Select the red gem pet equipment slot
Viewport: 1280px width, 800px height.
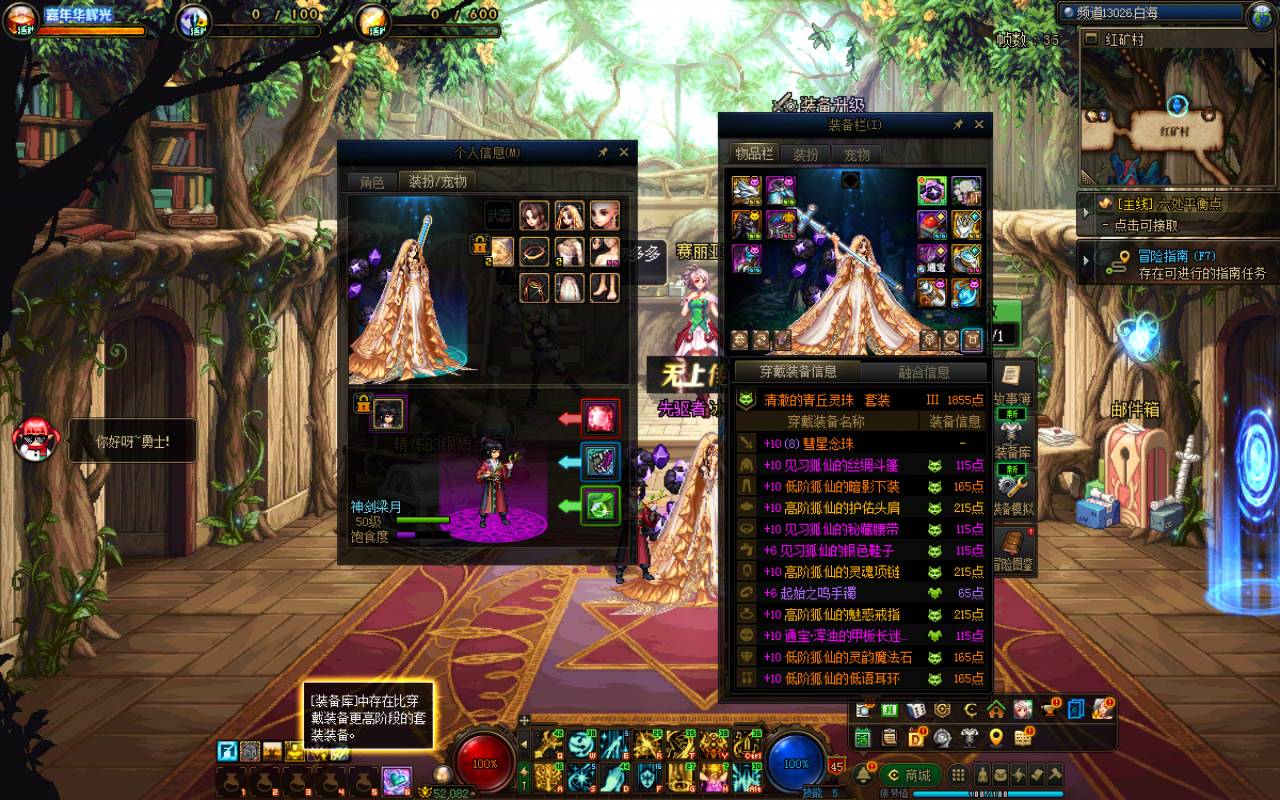point(601,417)
